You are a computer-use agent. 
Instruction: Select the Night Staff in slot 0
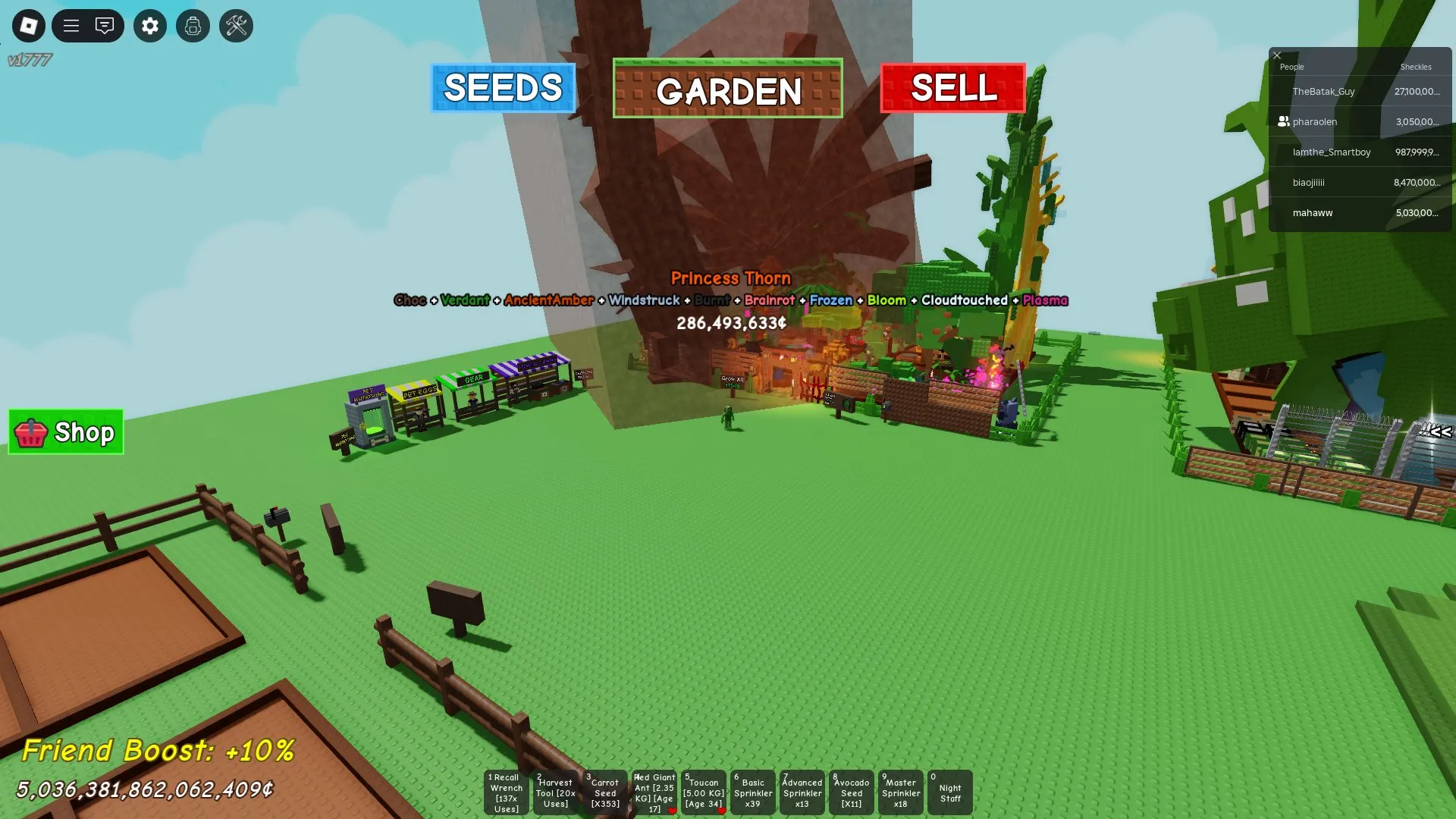(x=949, y=792)
